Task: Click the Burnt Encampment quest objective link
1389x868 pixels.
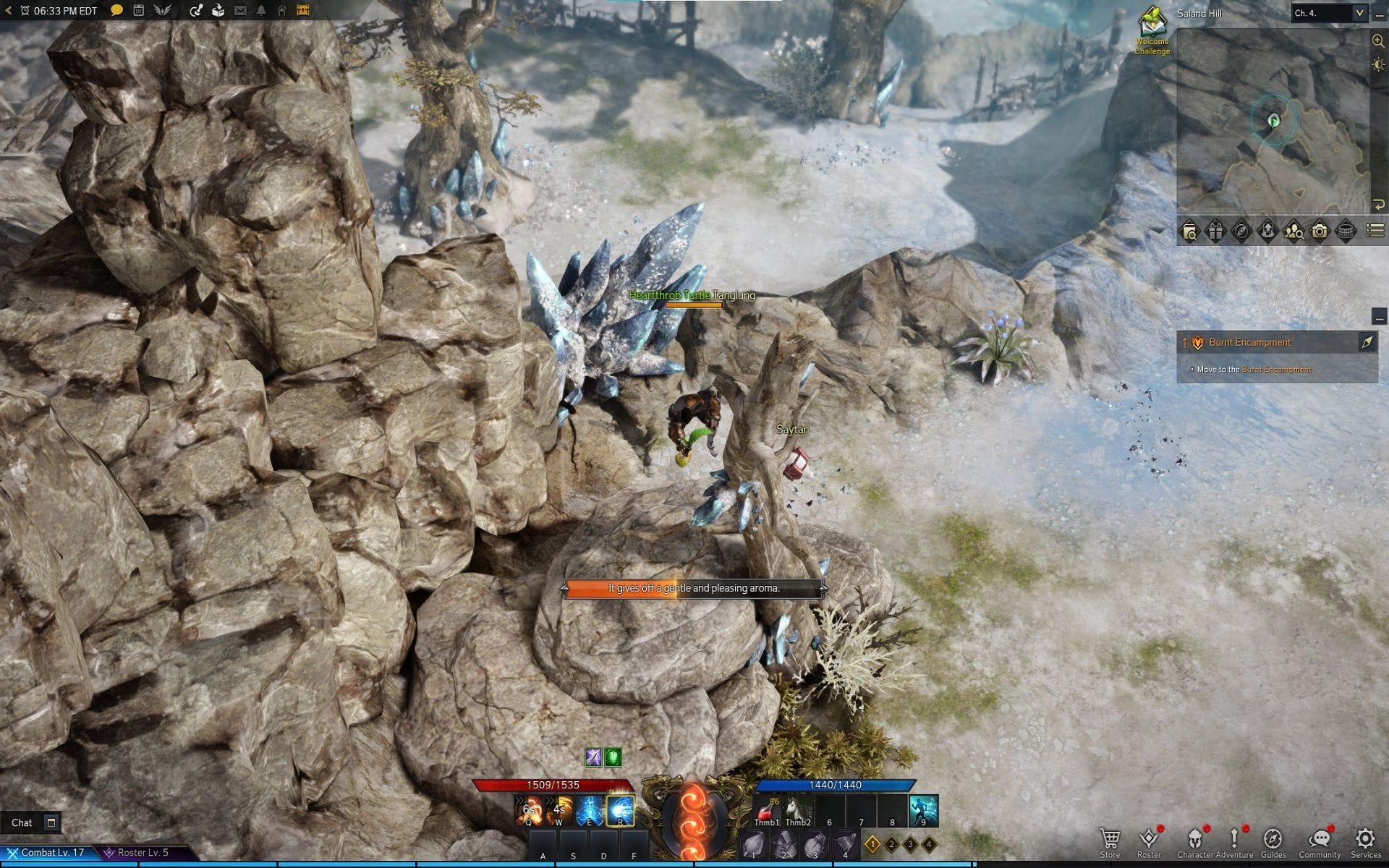Action: (1276, 370)
